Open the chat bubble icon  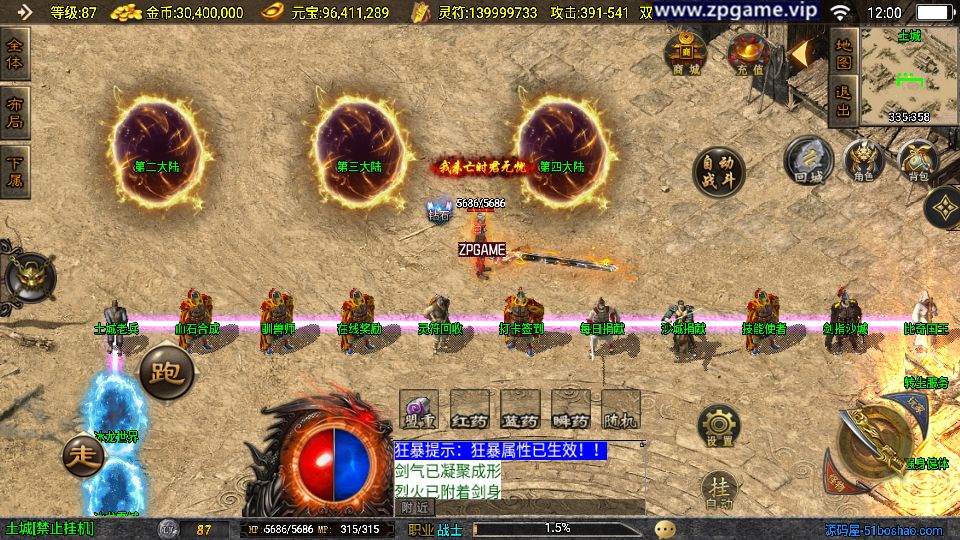[665, 529]
